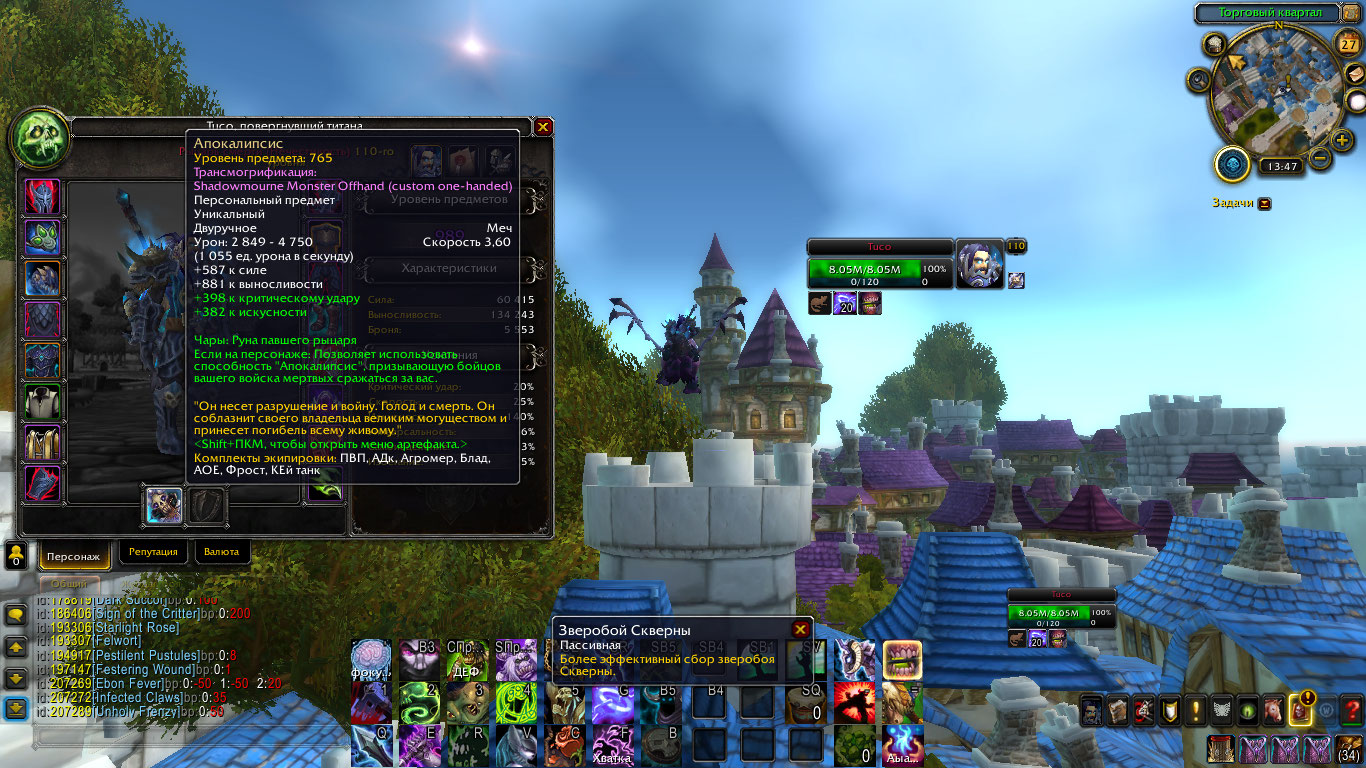This screenshot has height=768, width=1366.
Task: Select the Персонаж tab
Action: [74, 555]
